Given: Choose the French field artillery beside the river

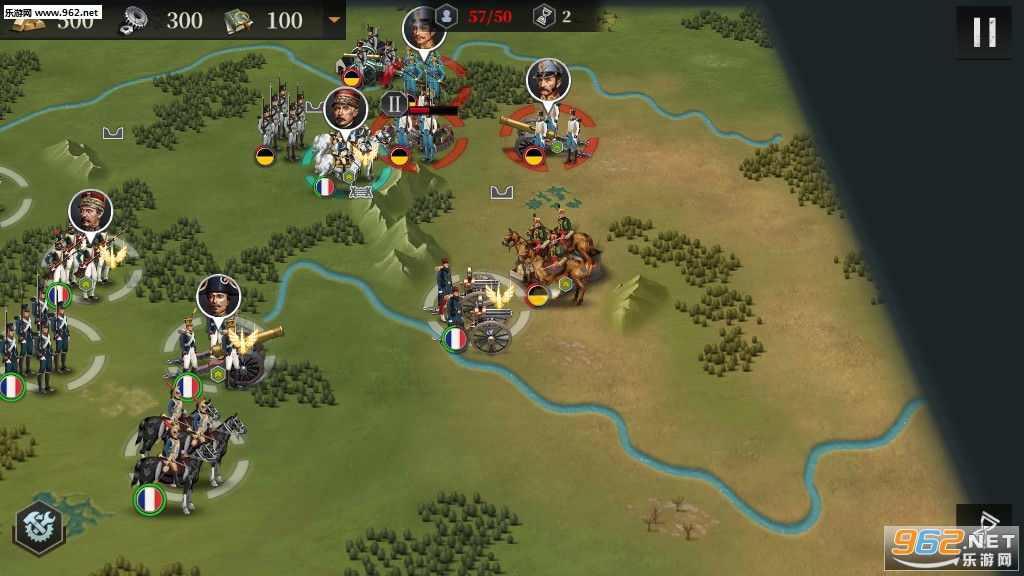Looking at the screenshot, I should [x=478, y=311].
